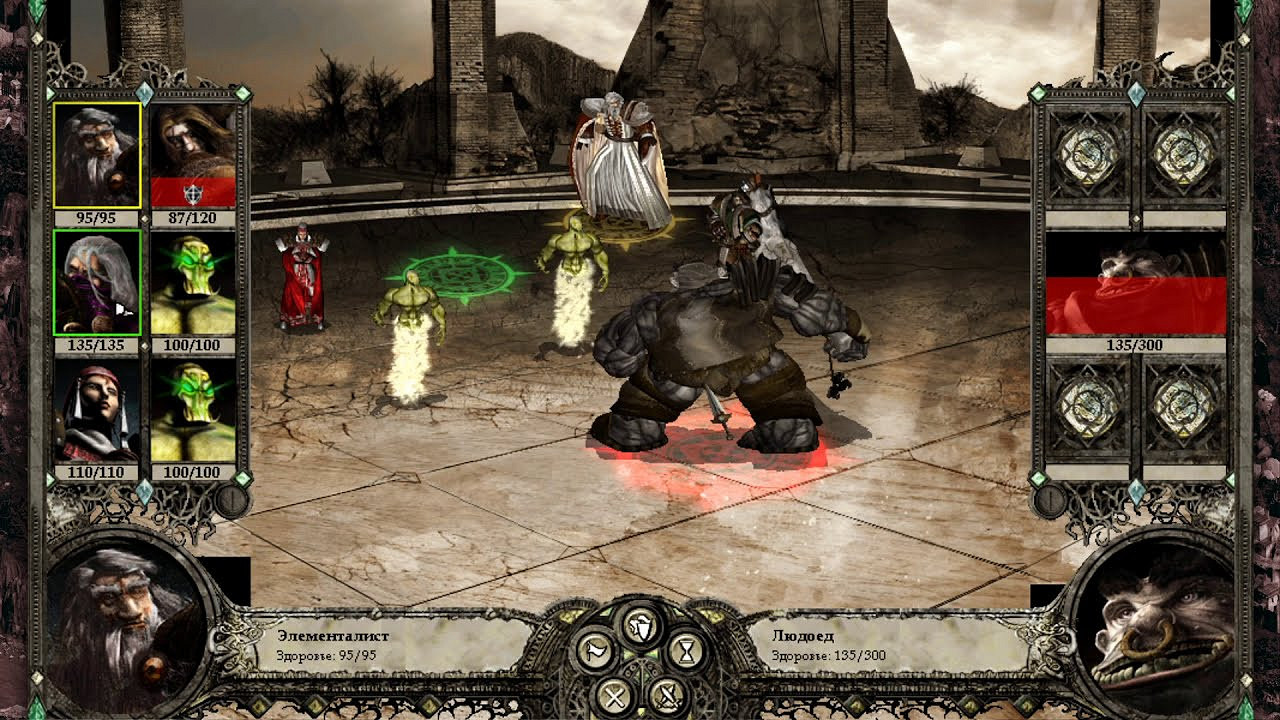Activate the shield defend command
This screenshot has height=720, width=1280.
click(x=640, y=625)
